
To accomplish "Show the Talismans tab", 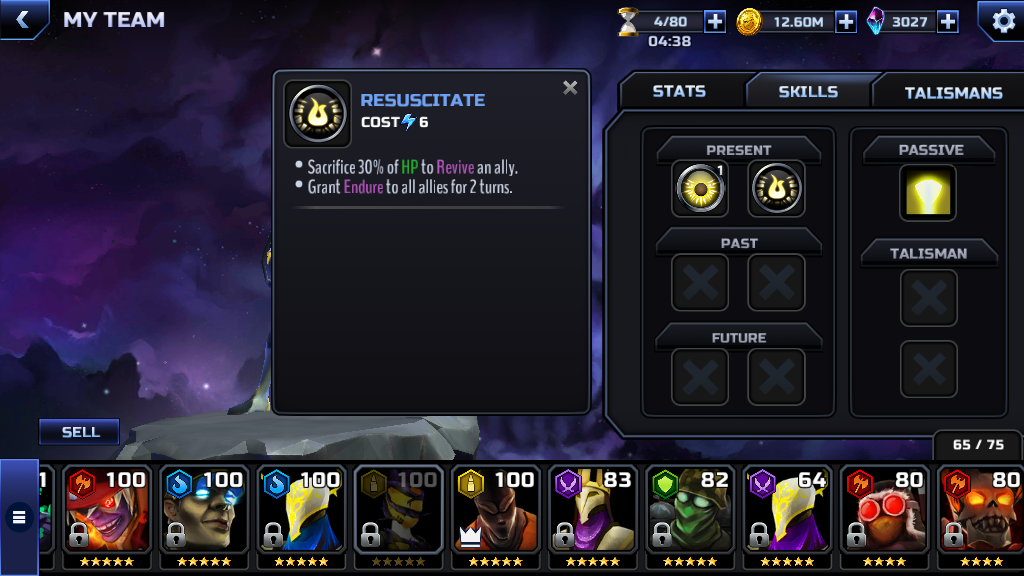I will pyautogui.click(x=952, y=92).
